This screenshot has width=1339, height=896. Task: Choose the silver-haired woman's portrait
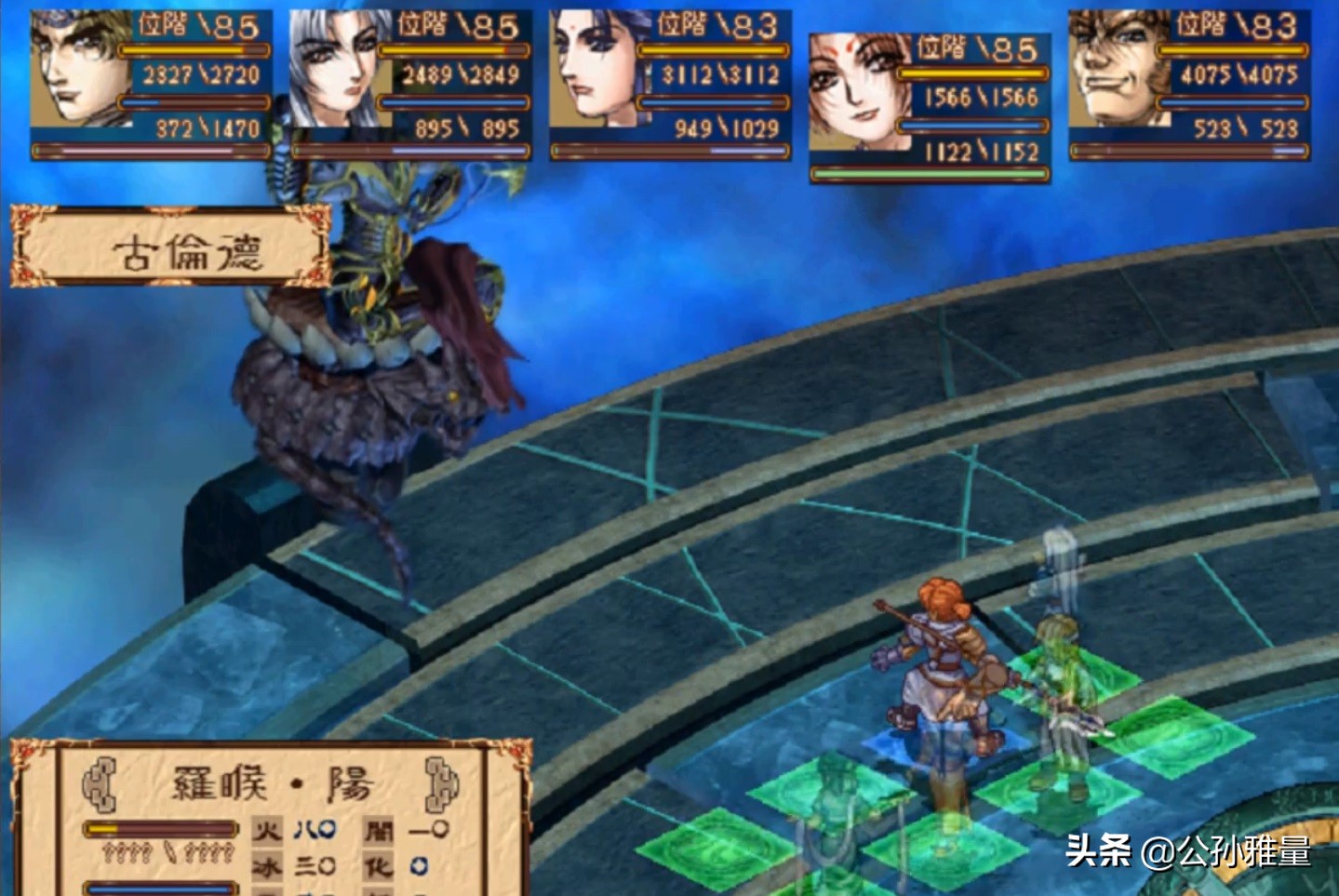336,70
